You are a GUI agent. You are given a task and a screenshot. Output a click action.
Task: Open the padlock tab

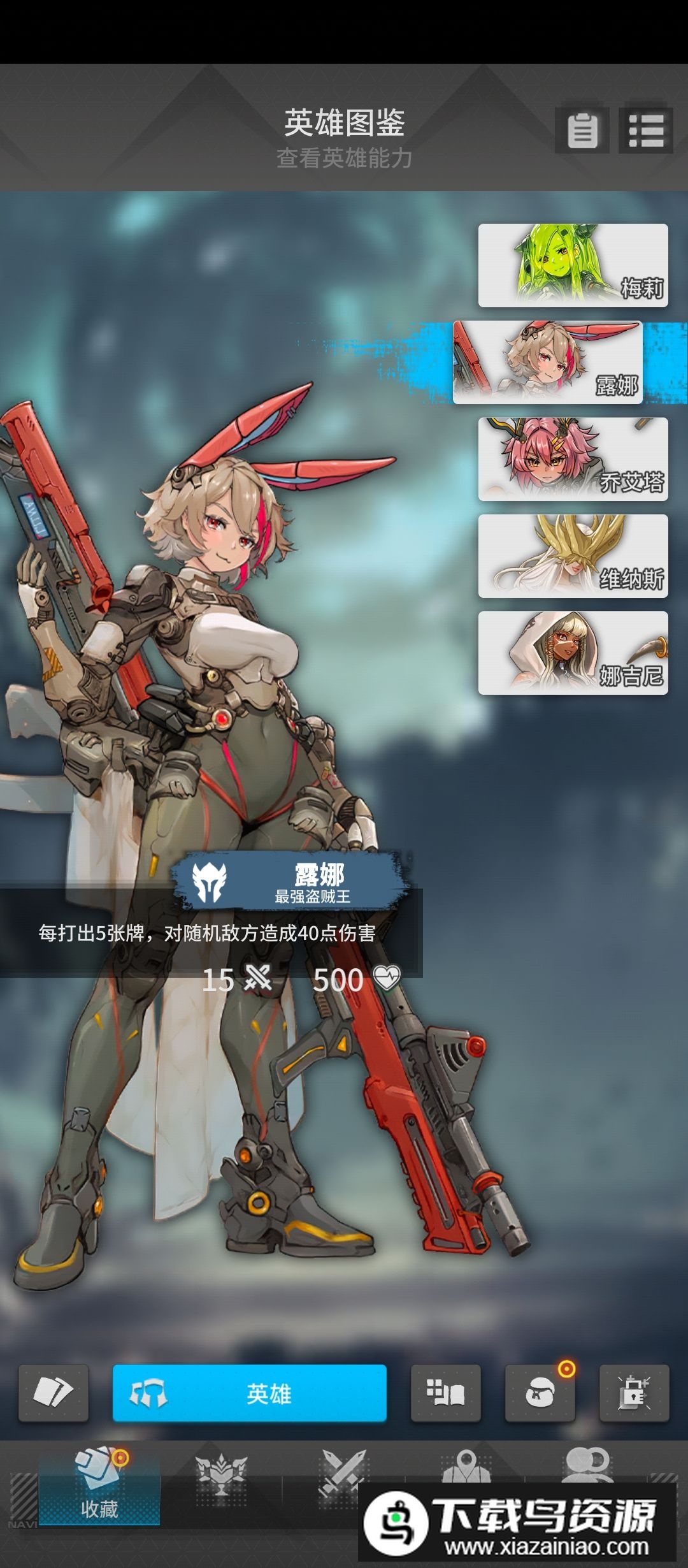pyautogui.click(x=634, y=1393)
